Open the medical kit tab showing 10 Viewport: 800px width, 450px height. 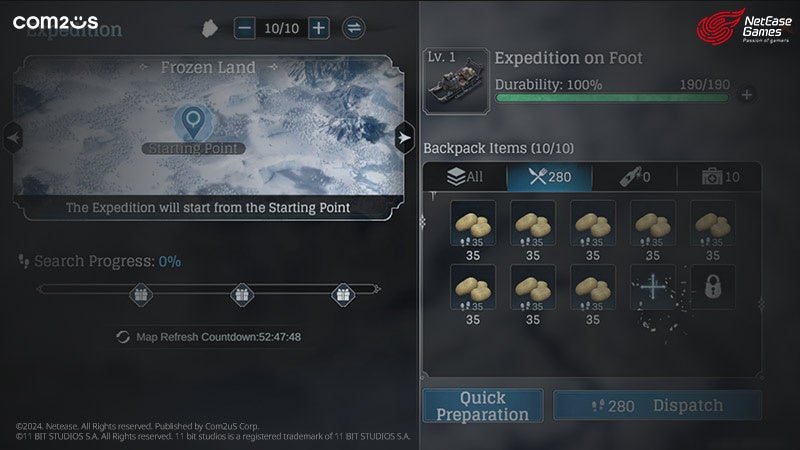[x=719, y=177]
